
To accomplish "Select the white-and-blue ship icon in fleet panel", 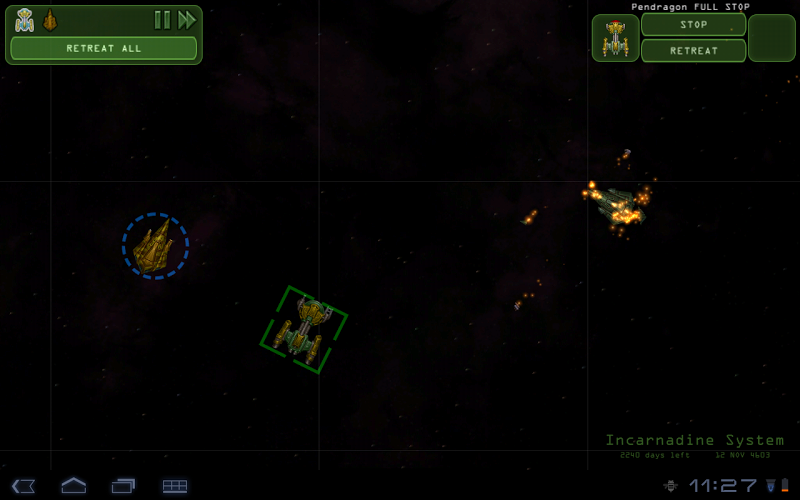I will click(x=25, y=20).
